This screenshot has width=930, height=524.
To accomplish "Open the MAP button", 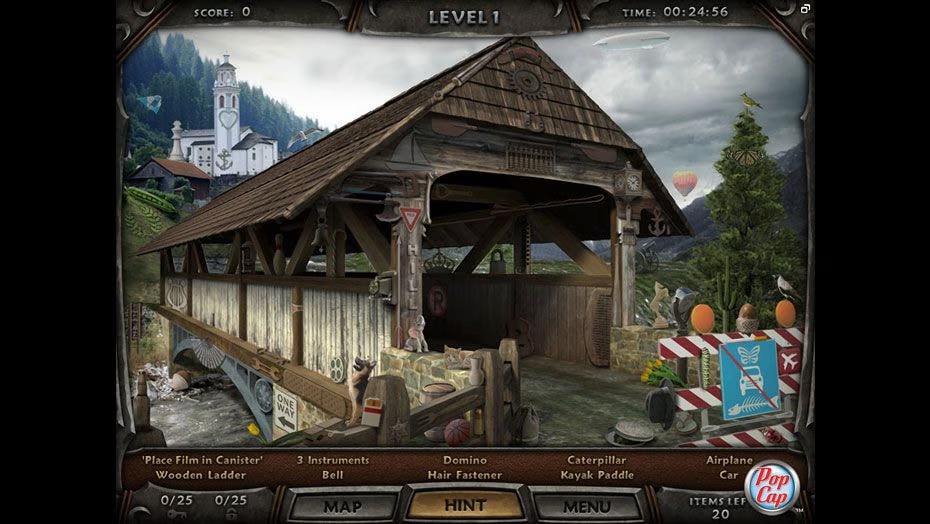I will [x=342, y=506].
